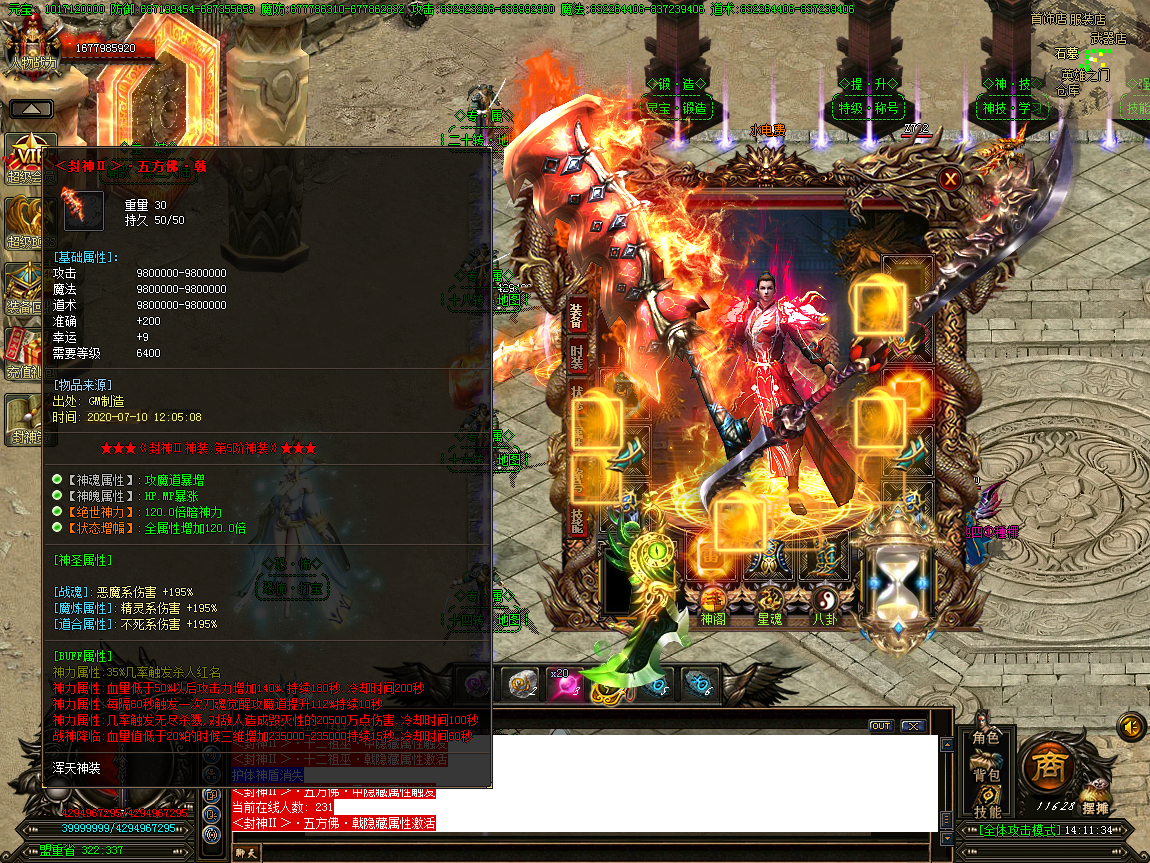The height and width of the screenshot is (863, 1150).
Task: Open the 八卦 yin-yang button
Action: point(826,603)
